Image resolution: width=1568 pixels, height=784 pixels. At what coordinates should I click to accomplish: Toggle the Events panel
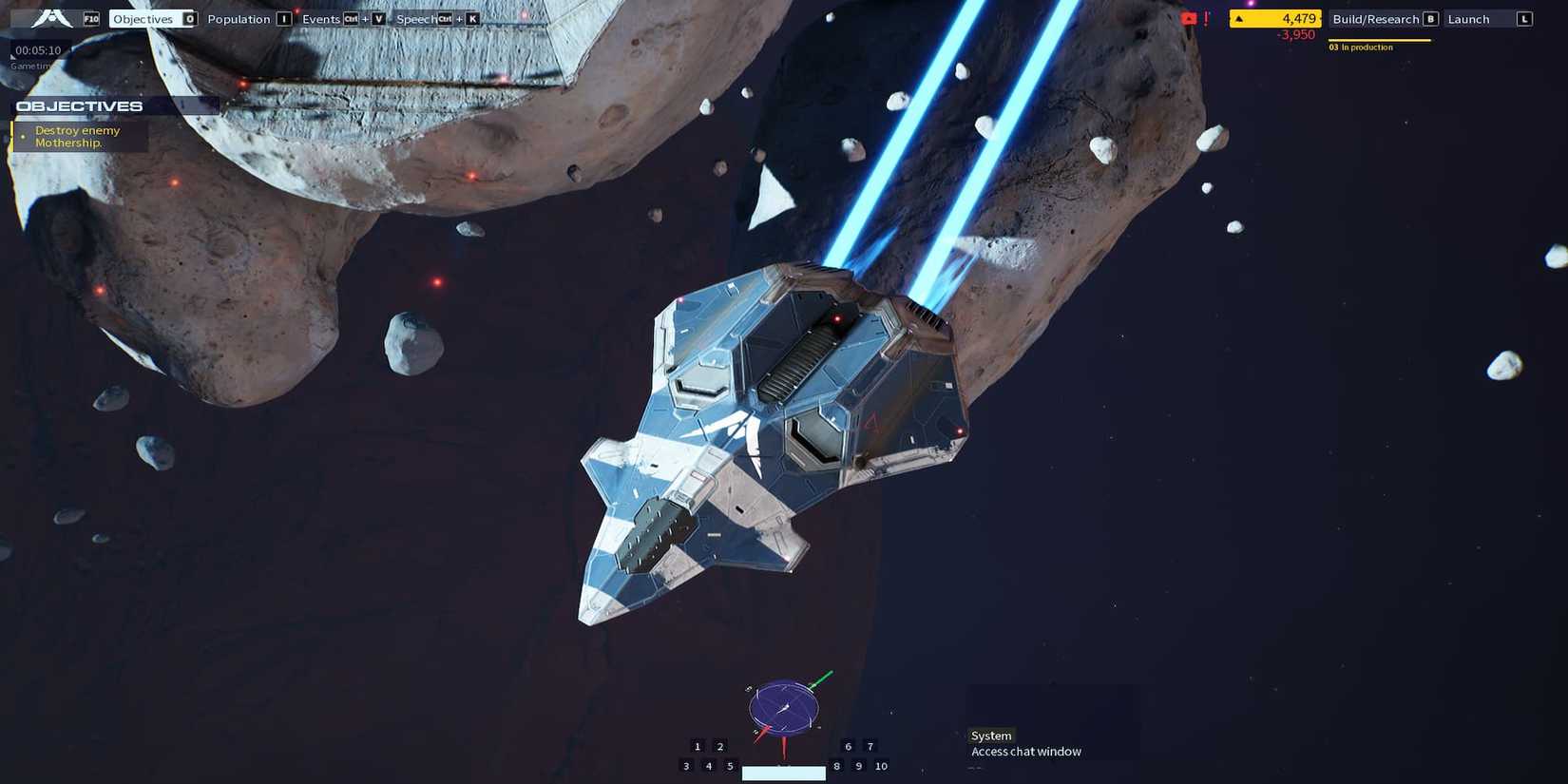click(x=321, y=18)
